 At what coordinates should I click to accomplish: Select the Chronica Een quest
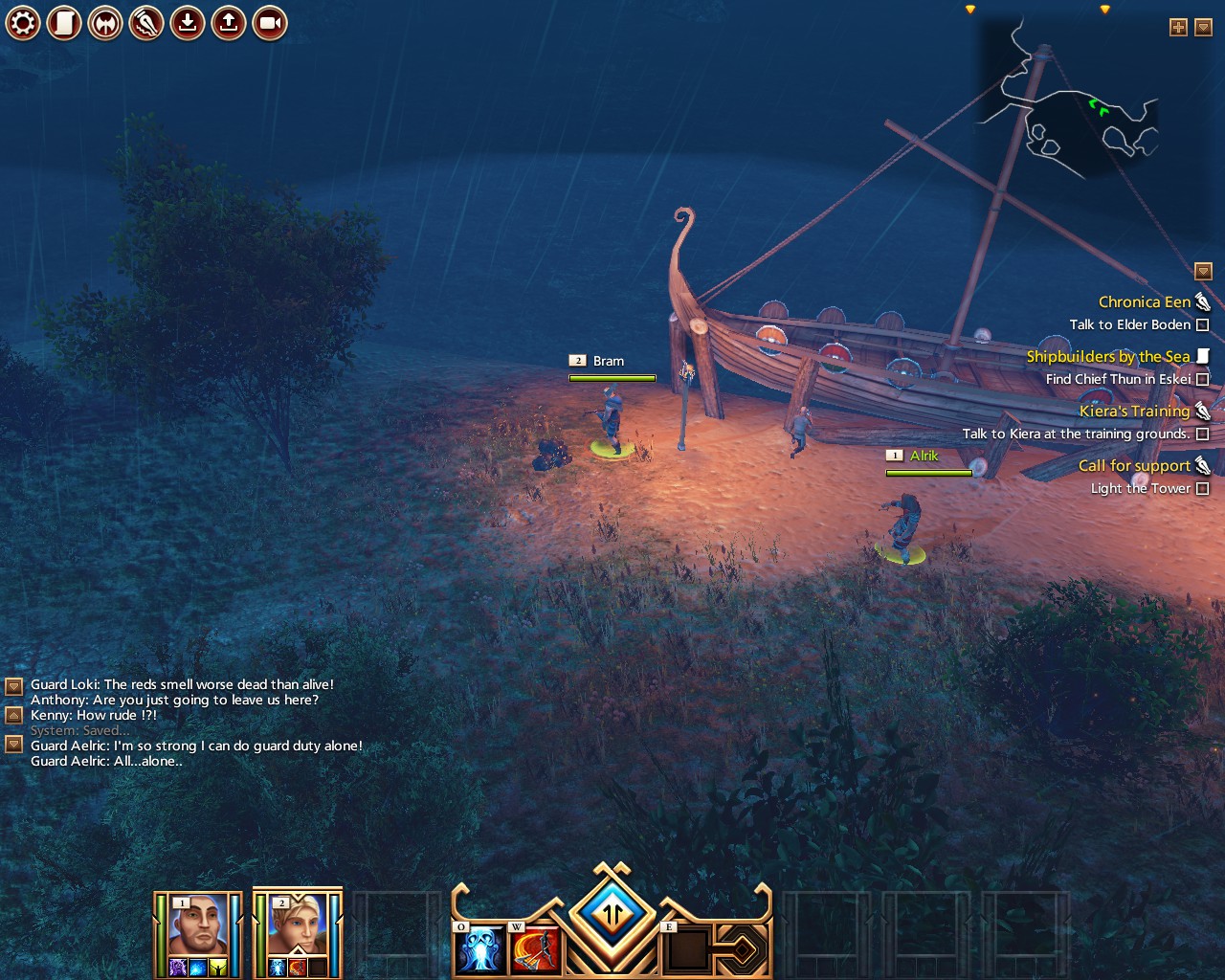pos(1144,302)
